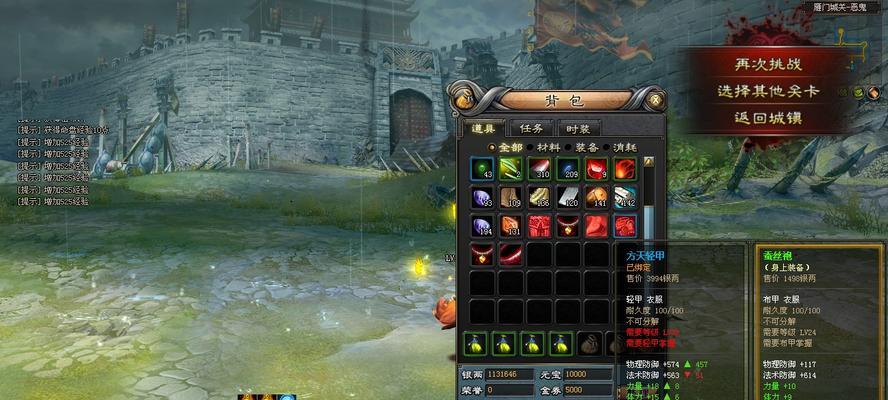Switch to the 时装 fashion tab
This screenshot has width=888, height=400.
(x=578, y=128)
